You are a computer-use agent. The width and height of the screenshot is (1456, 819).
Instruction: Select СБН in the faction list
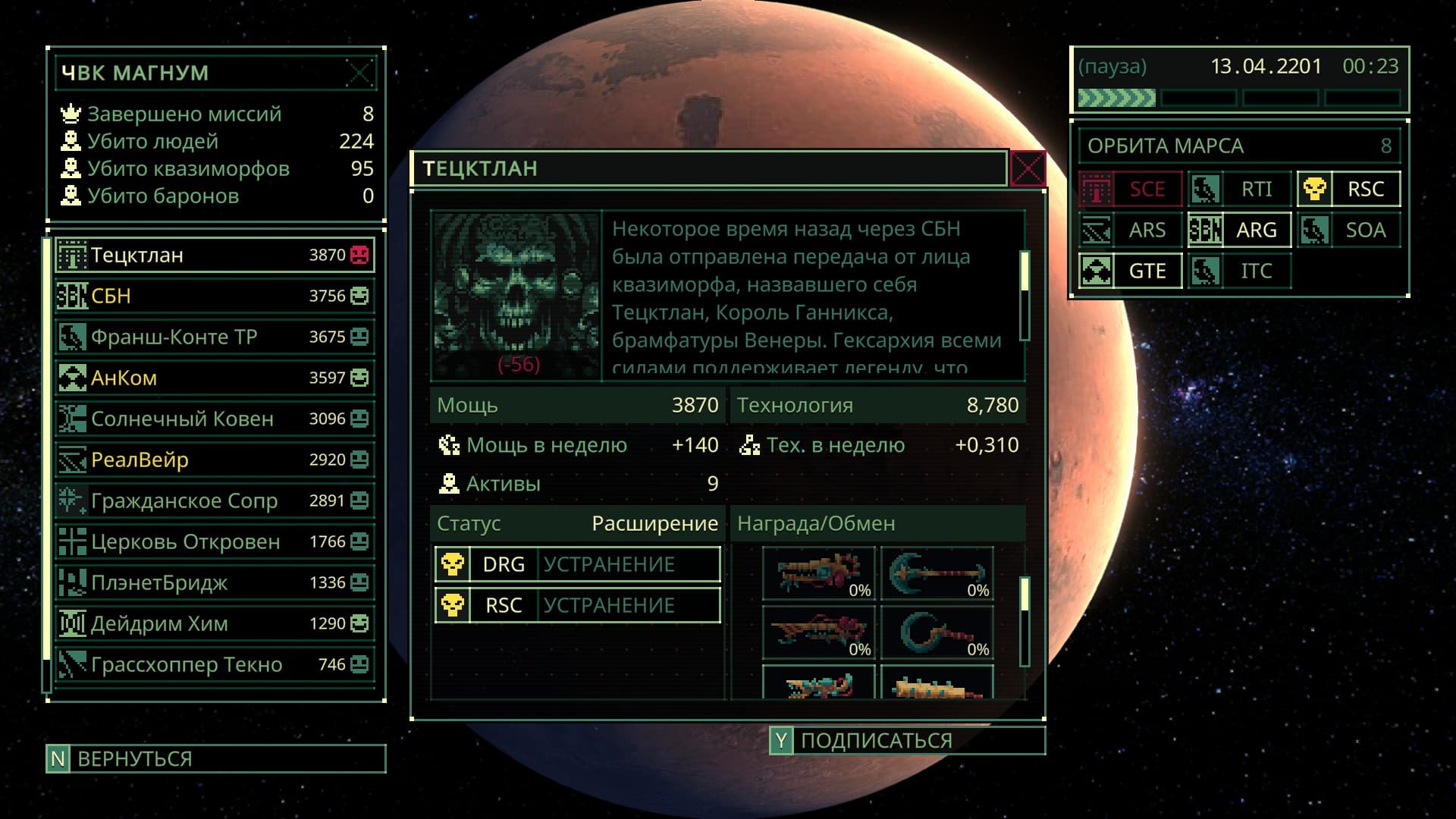(x=215, y=296)
